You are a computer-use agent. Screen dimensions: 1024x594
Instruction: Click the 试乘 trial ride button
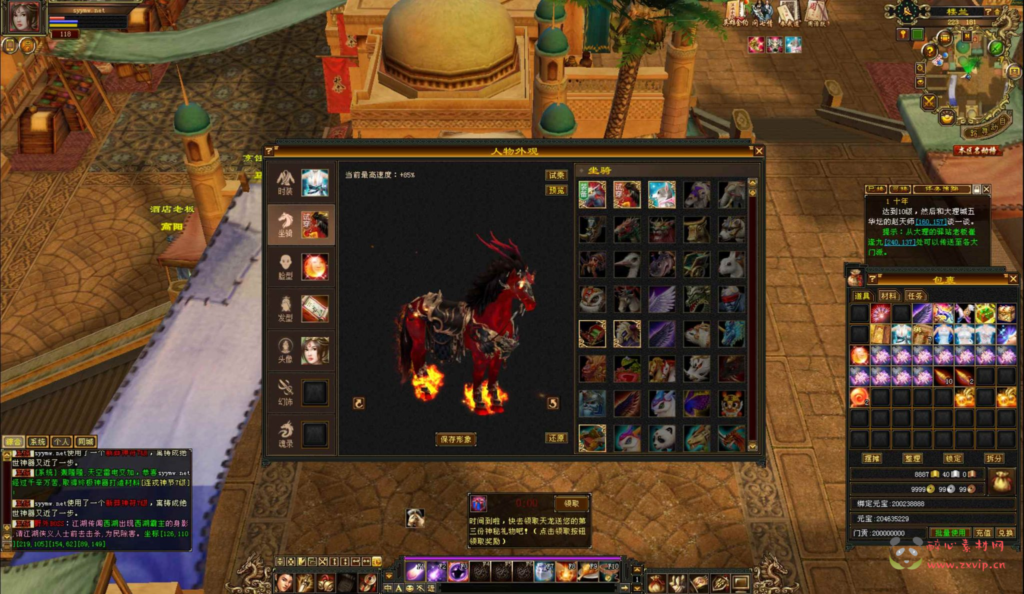[556, 175]
